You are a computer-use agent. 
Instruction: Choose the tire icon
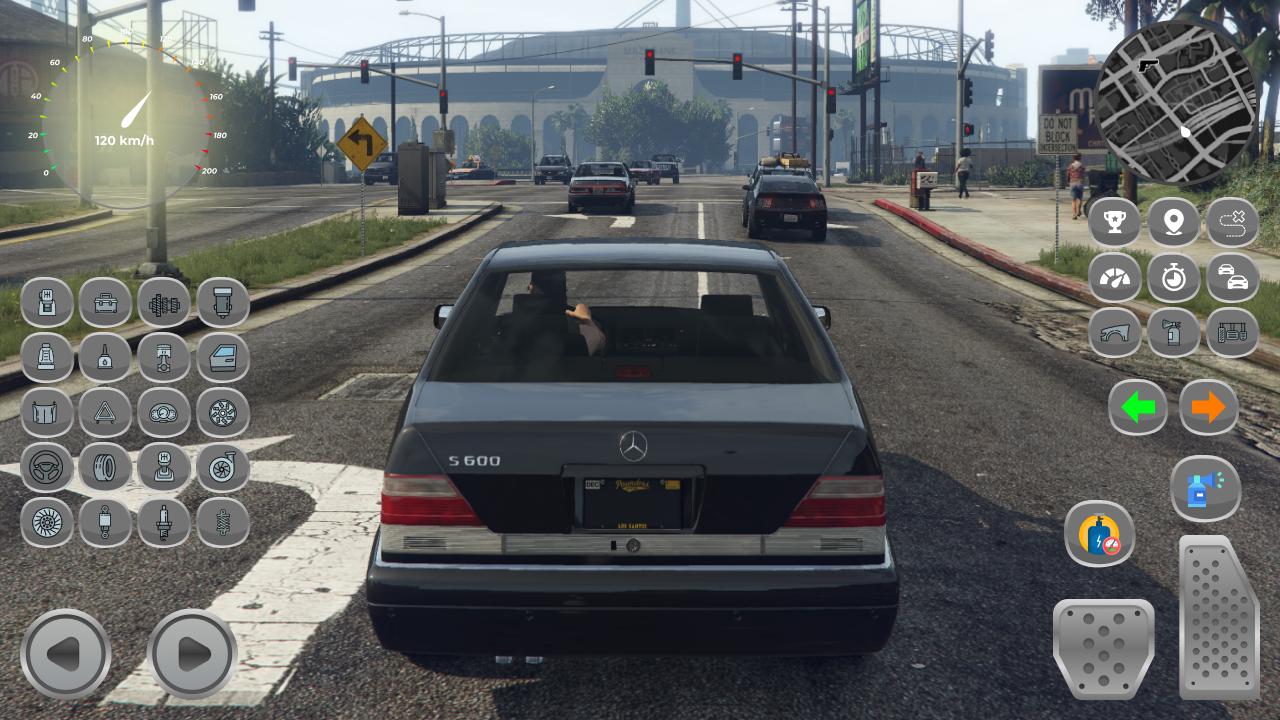[105, 467]
